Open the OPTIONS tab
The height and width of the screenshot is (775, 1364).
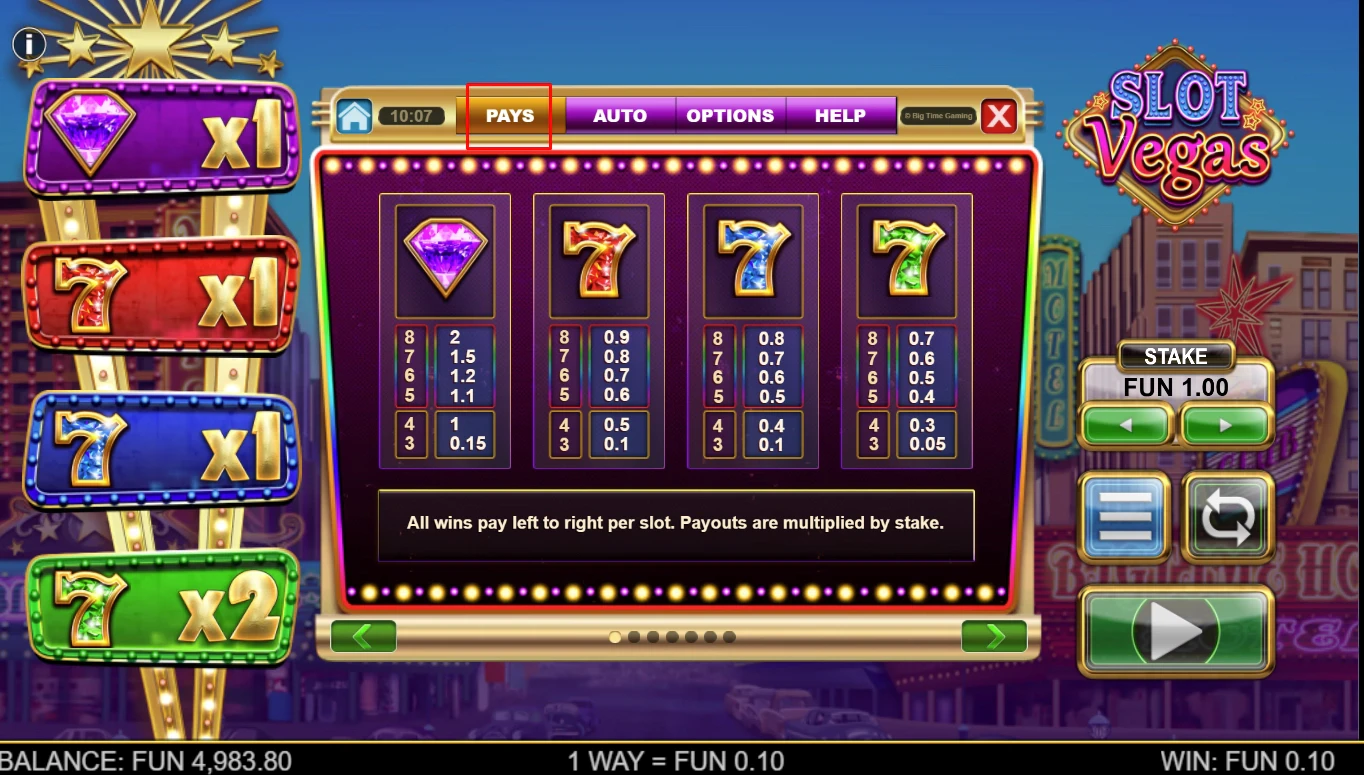click(x=730, y=115)
